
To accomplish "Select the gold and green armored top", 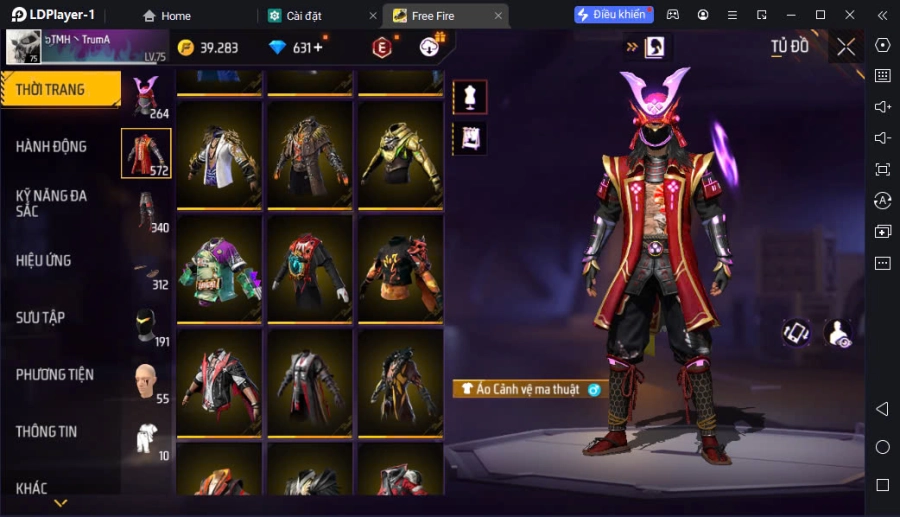I will tap(399, 160).
